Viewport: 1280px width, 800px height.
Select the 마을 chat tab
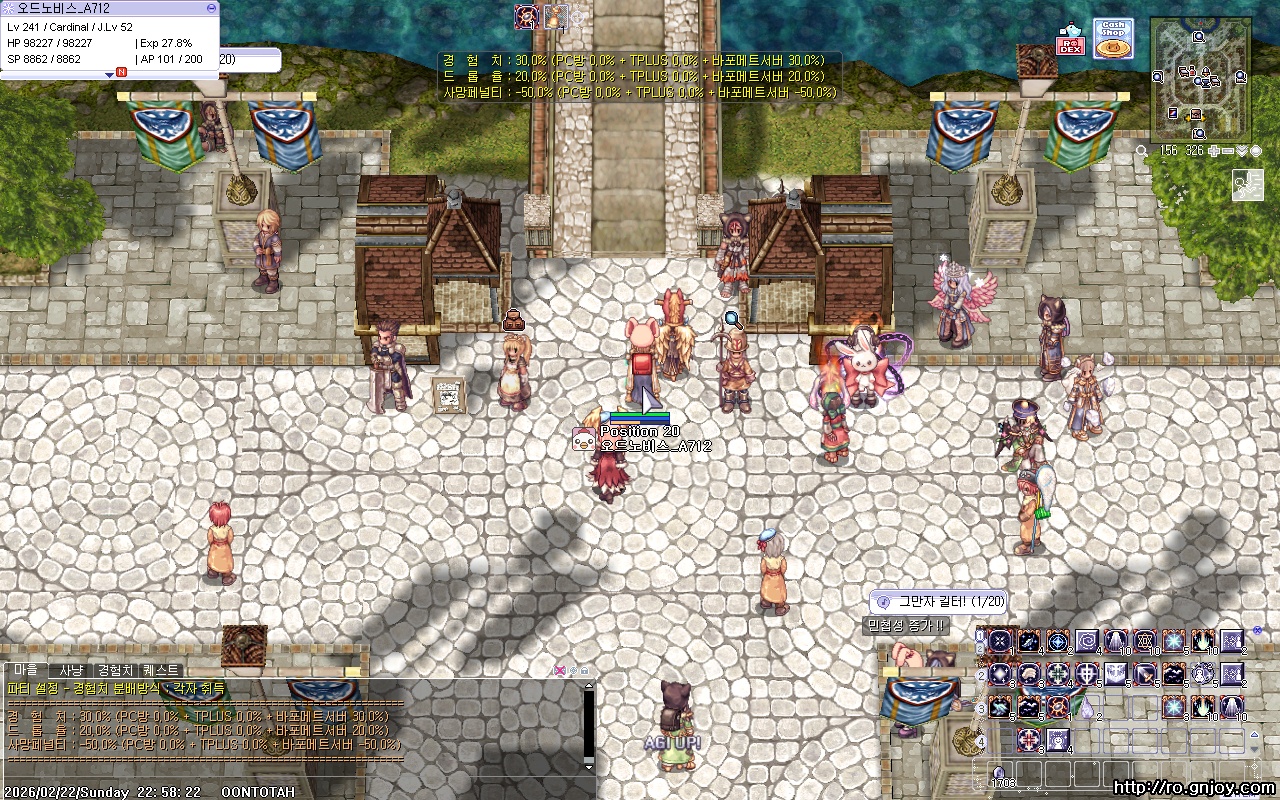click(25, 669)
